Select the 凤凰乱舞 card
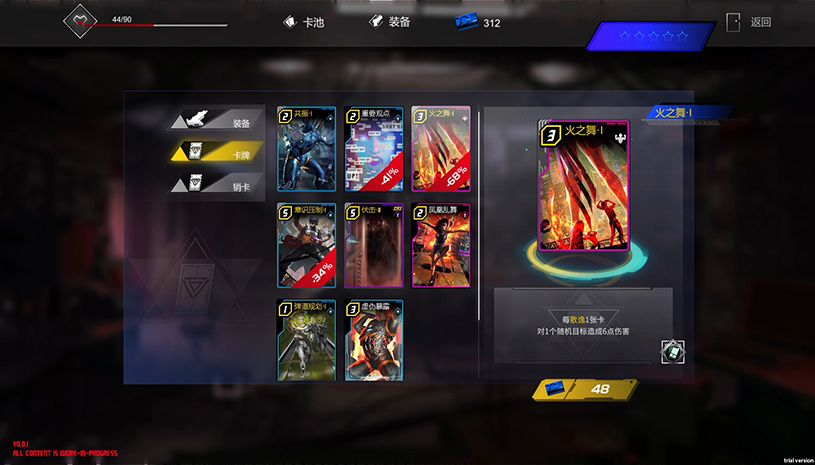Image resolution: width=815 pixels, height=465 pixels. click(x=441, y=245)
